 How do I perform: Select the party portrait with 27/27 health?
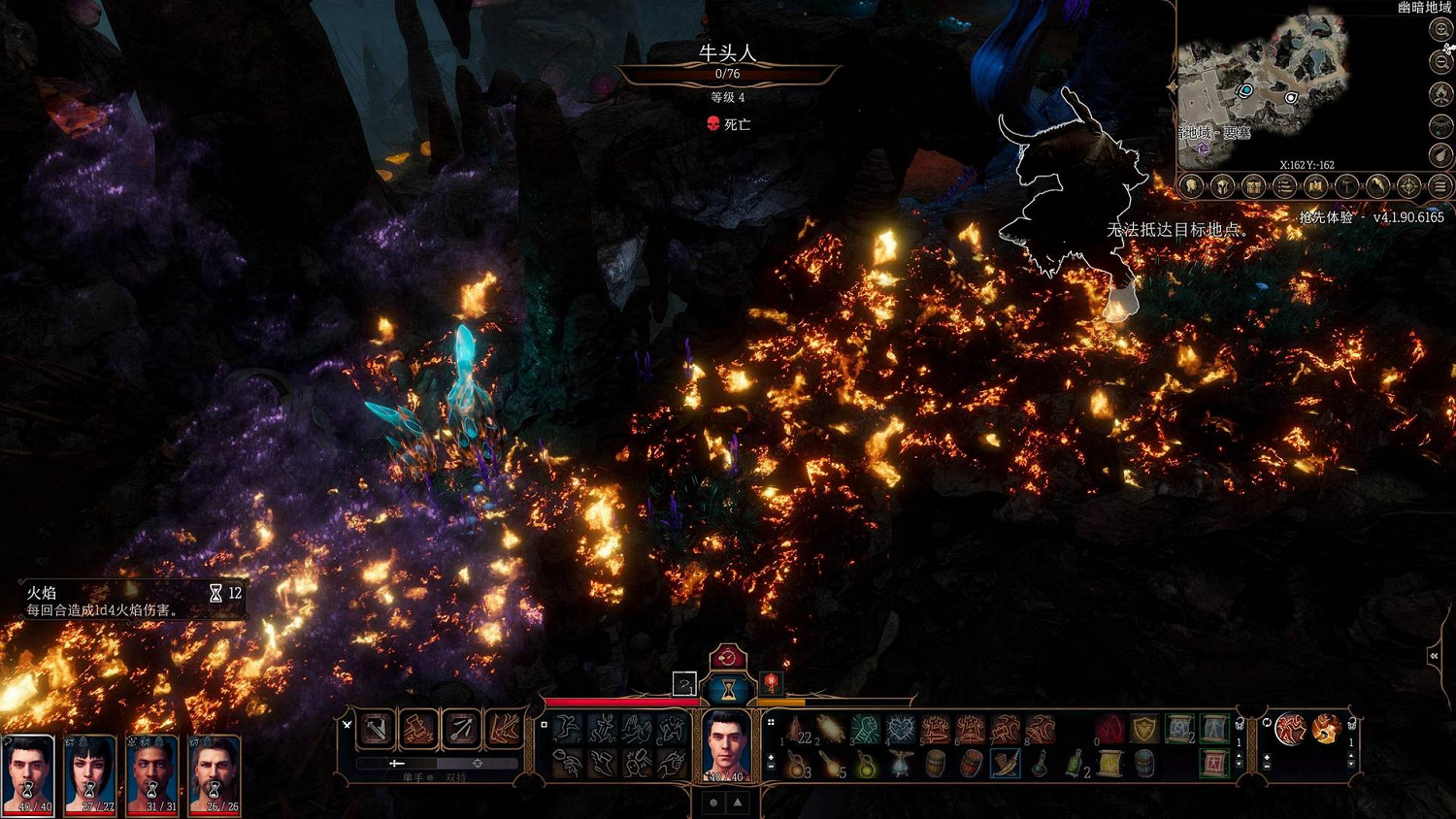89,773
